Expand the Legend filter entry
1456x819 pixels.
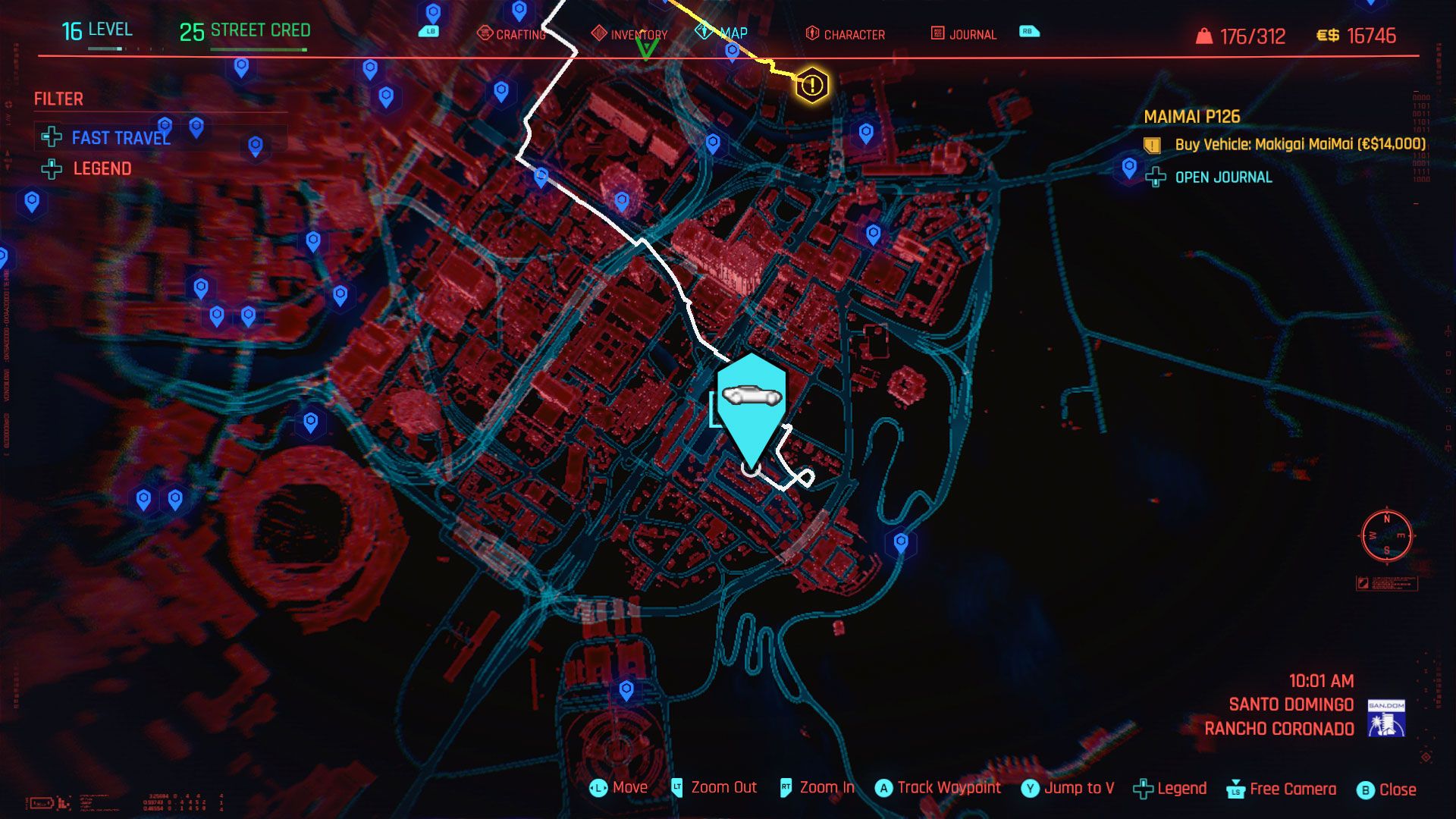coord(87,168)
